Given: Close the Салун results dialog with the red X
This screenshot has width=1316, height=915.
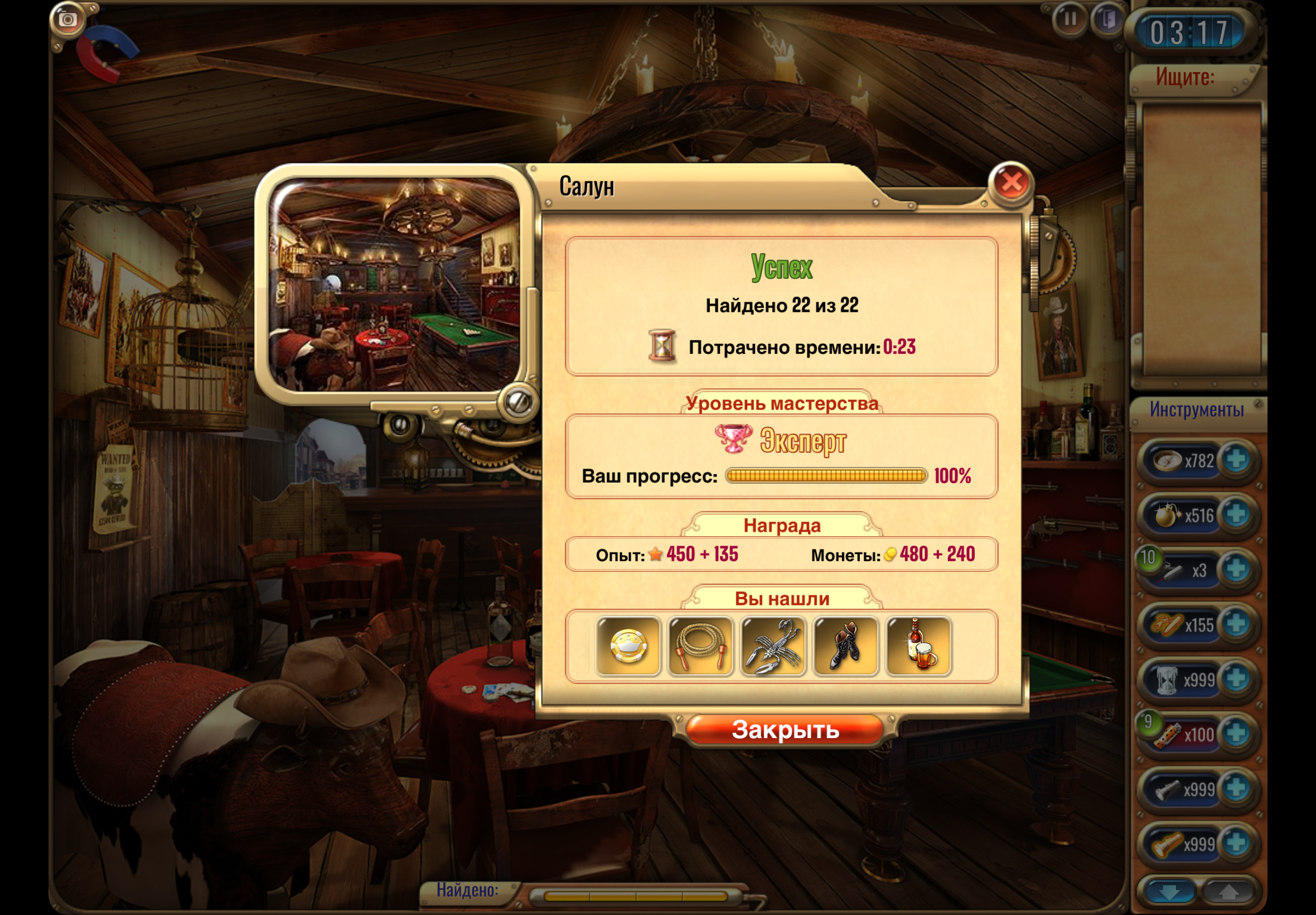Looking at the screenshot, I should (x=1011, y=183).
